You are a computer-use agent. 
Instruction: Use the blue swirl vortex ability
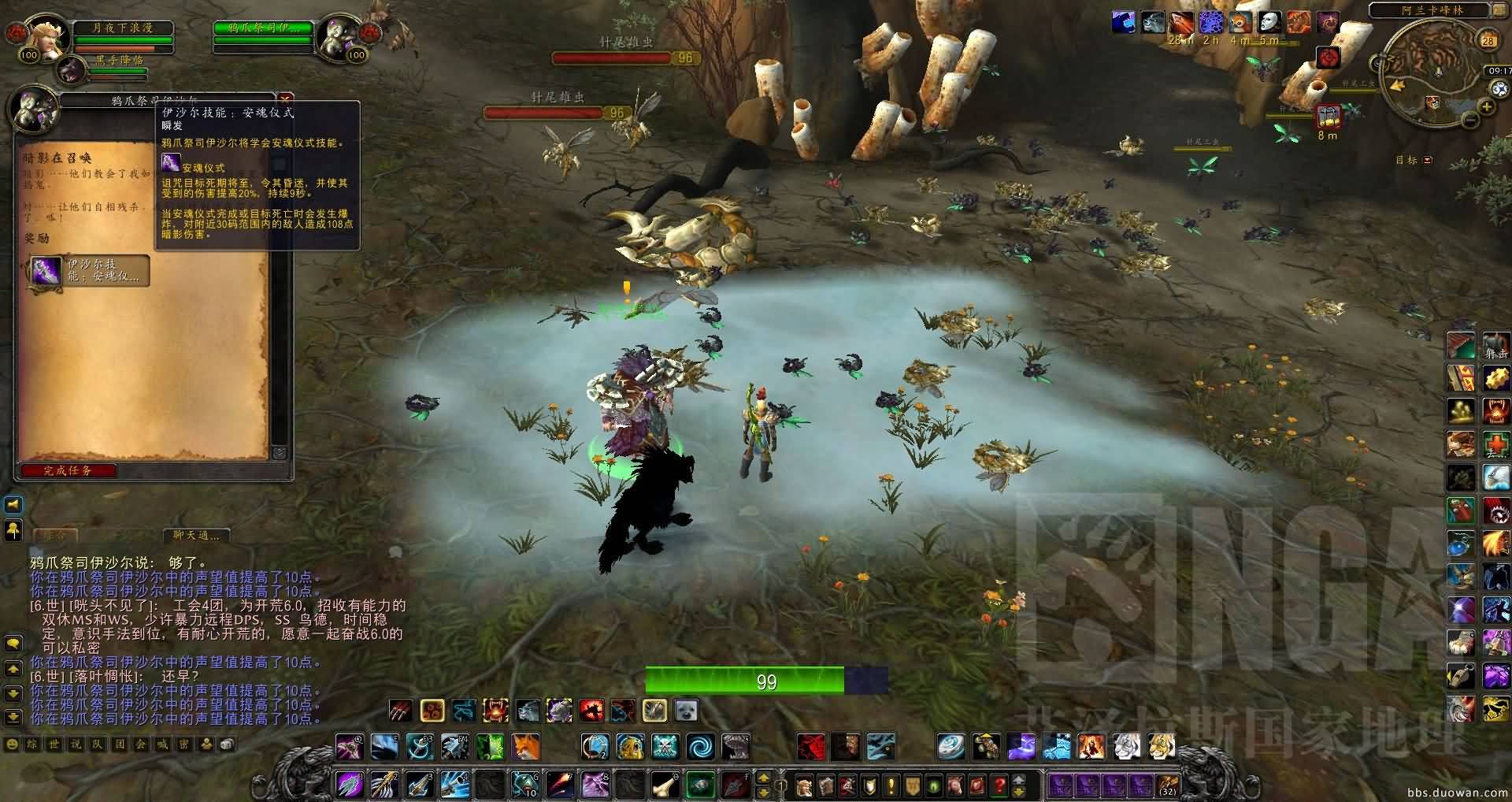699,745
